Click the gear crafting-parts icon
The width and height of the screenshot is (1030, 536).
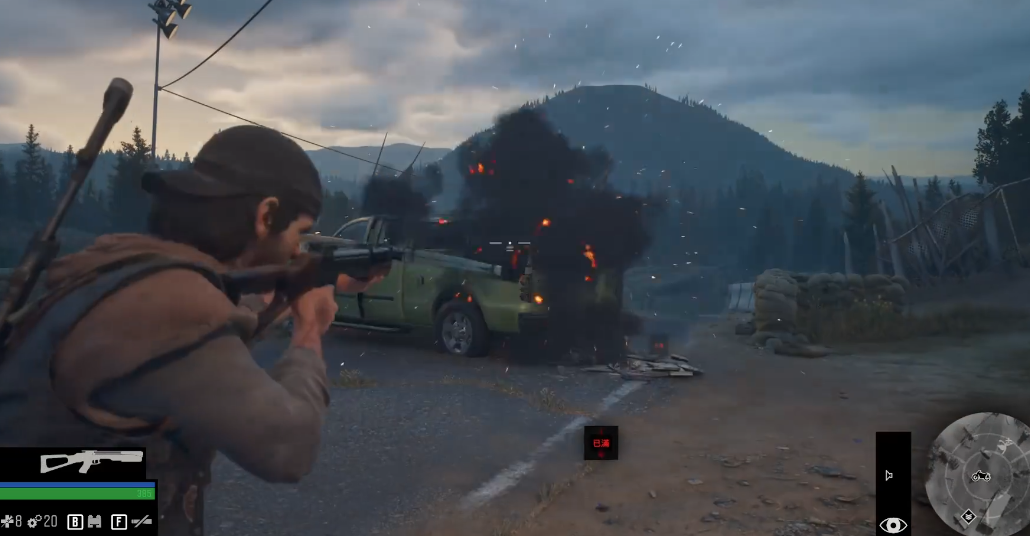(x=33, y=521)
